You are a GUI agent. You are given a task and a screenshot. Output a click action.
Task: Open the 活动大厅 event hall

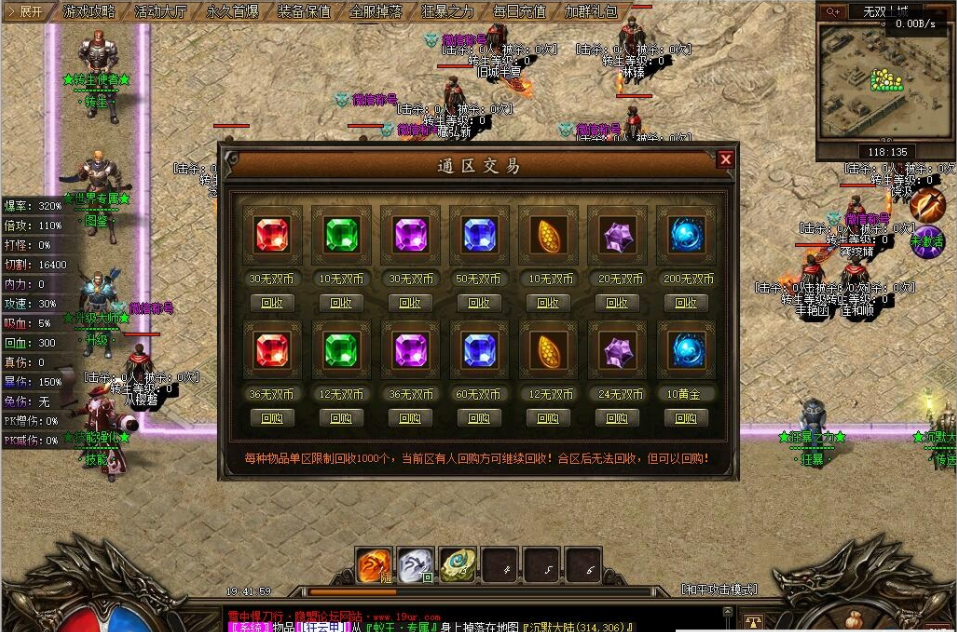(x=161, y=12)
